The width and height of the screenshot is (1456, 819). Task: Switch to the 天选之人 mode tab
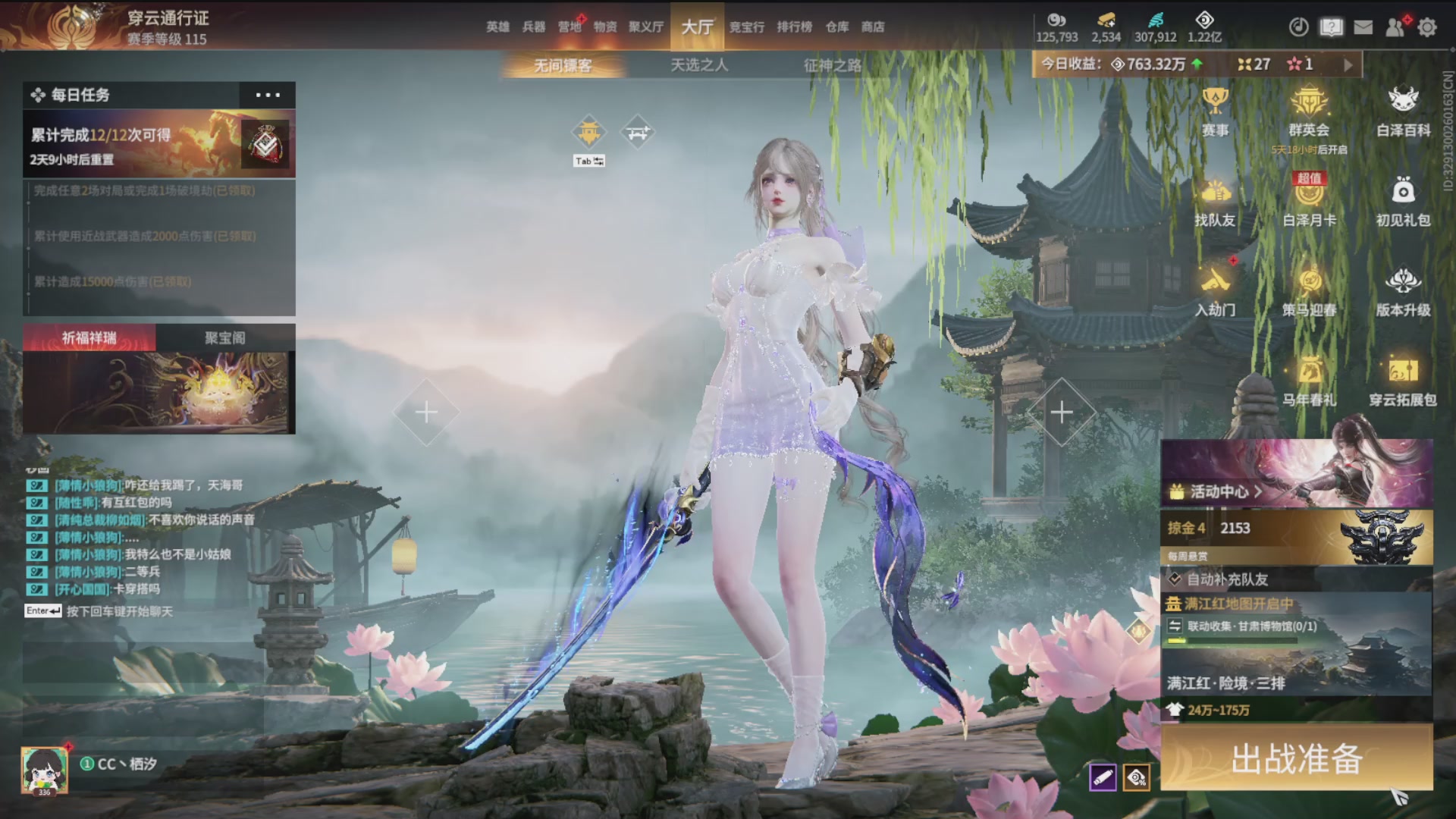(x=699, y=65)
